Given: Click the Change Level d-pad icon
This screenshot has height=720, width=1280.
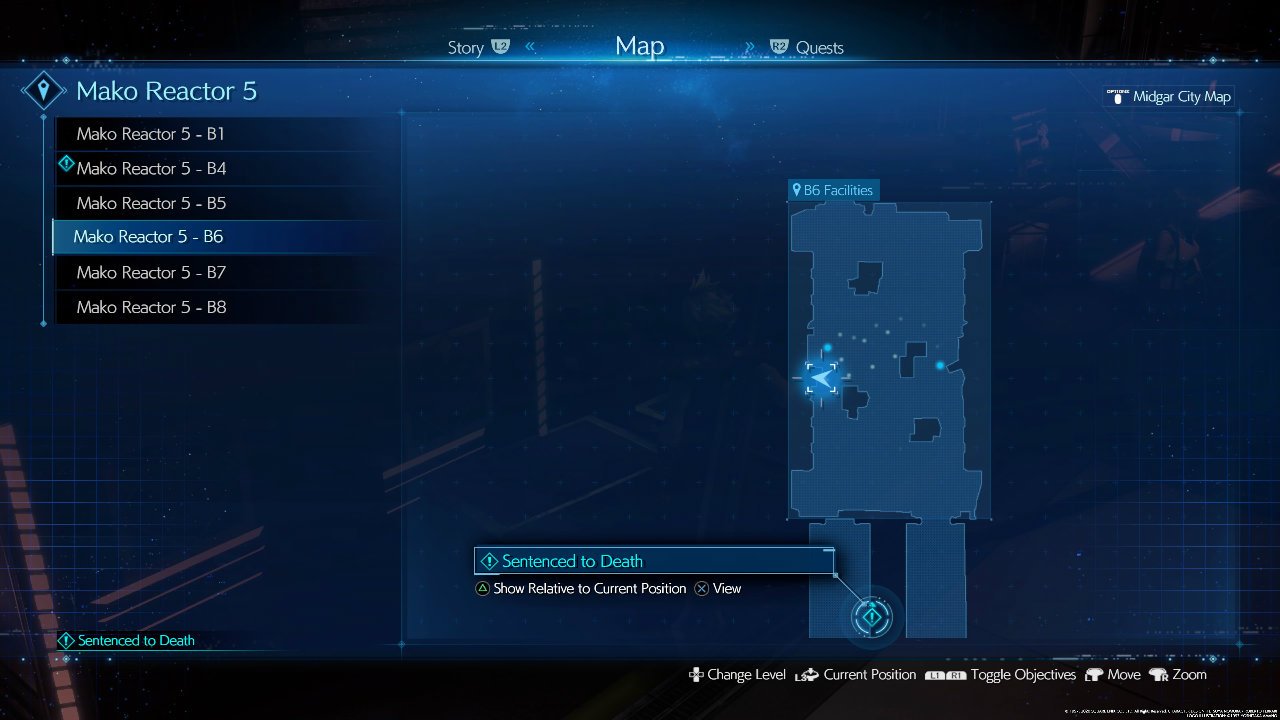Looking at the screenshot, I should pos(698,675).
